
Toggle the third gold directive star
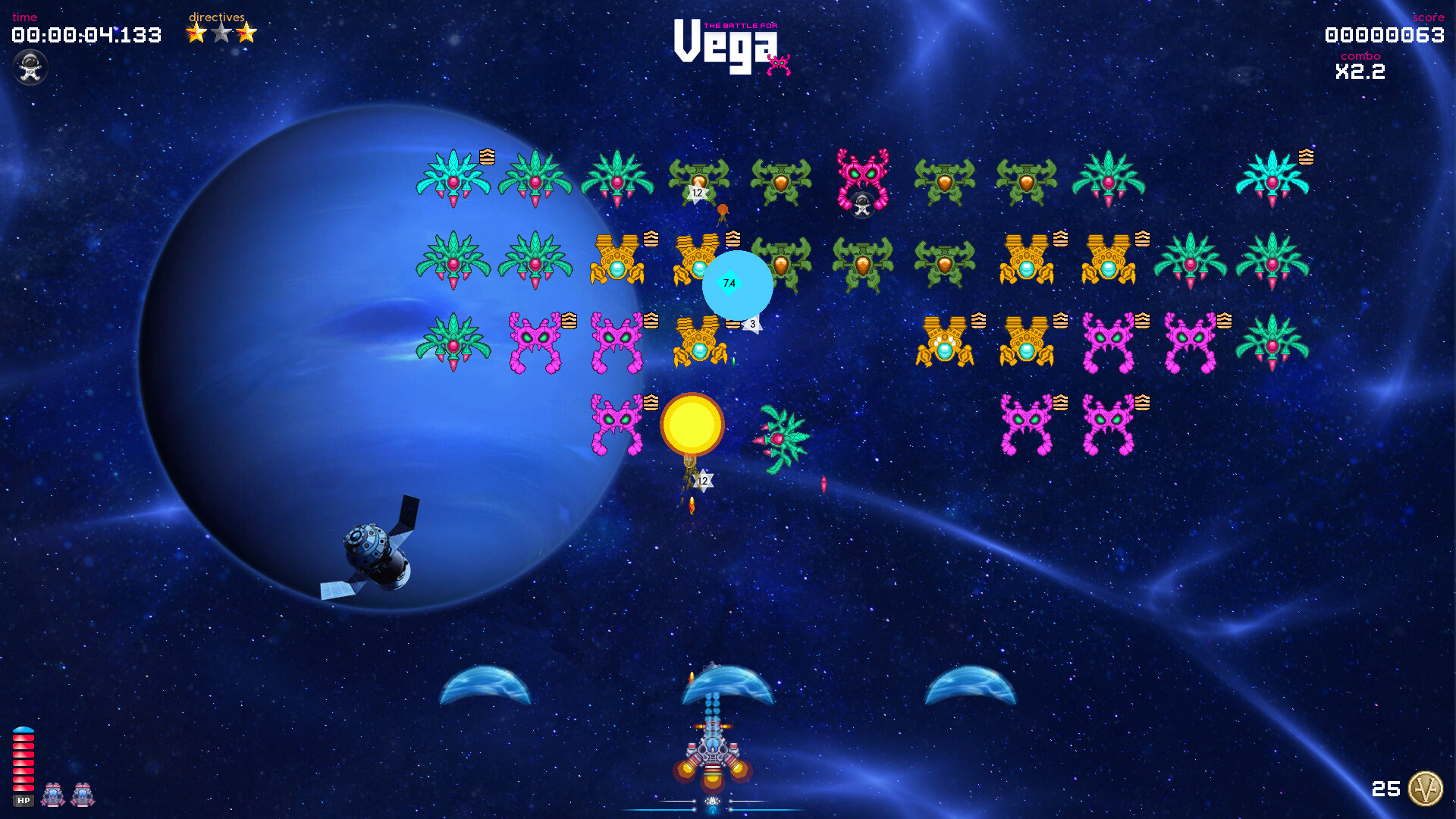click(x=246, y=33)
